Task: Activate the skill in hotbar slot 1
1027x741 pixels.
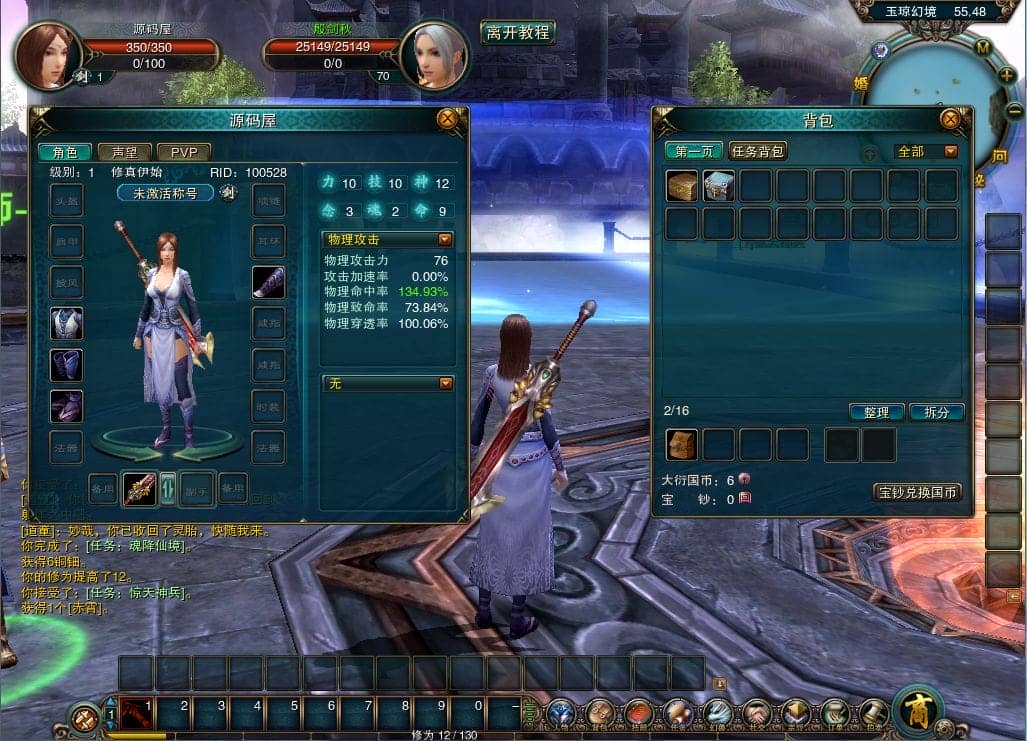Action: coord(136,714)
